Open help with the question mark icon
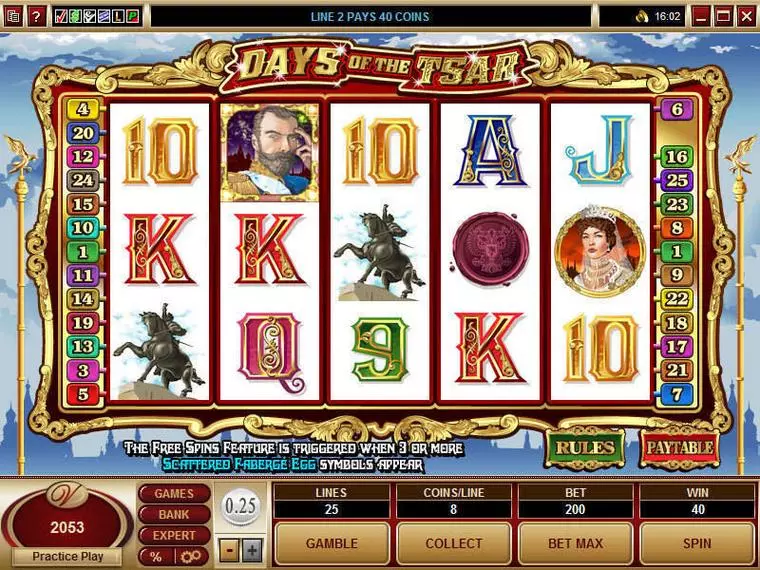This screenshot has width=760, height=570. pyautogui.click(x=35, y=16)
